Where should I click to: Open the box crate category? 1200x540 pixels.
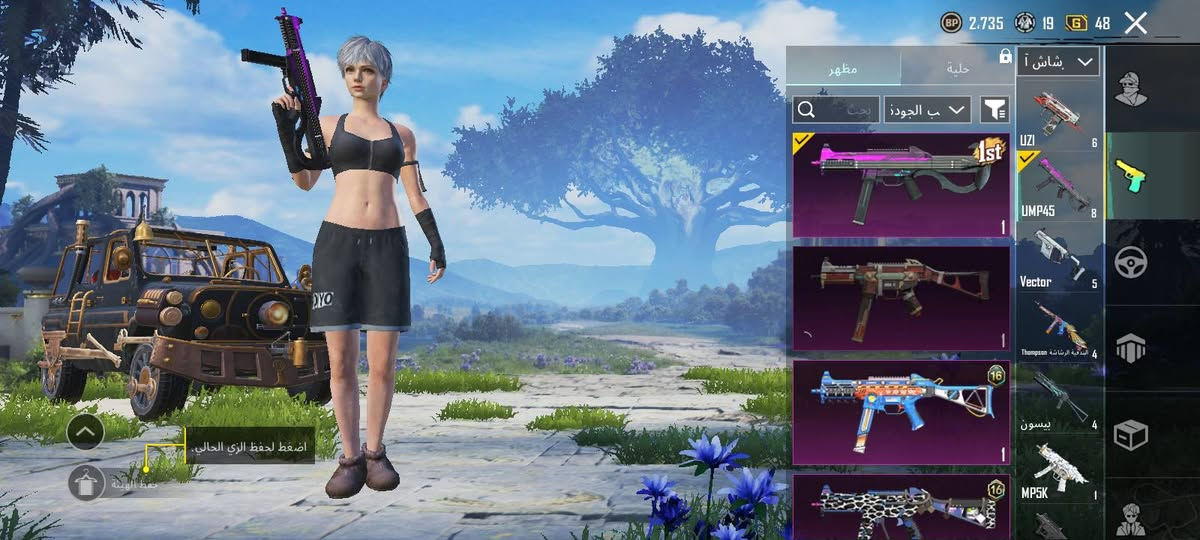[1131, 435]
